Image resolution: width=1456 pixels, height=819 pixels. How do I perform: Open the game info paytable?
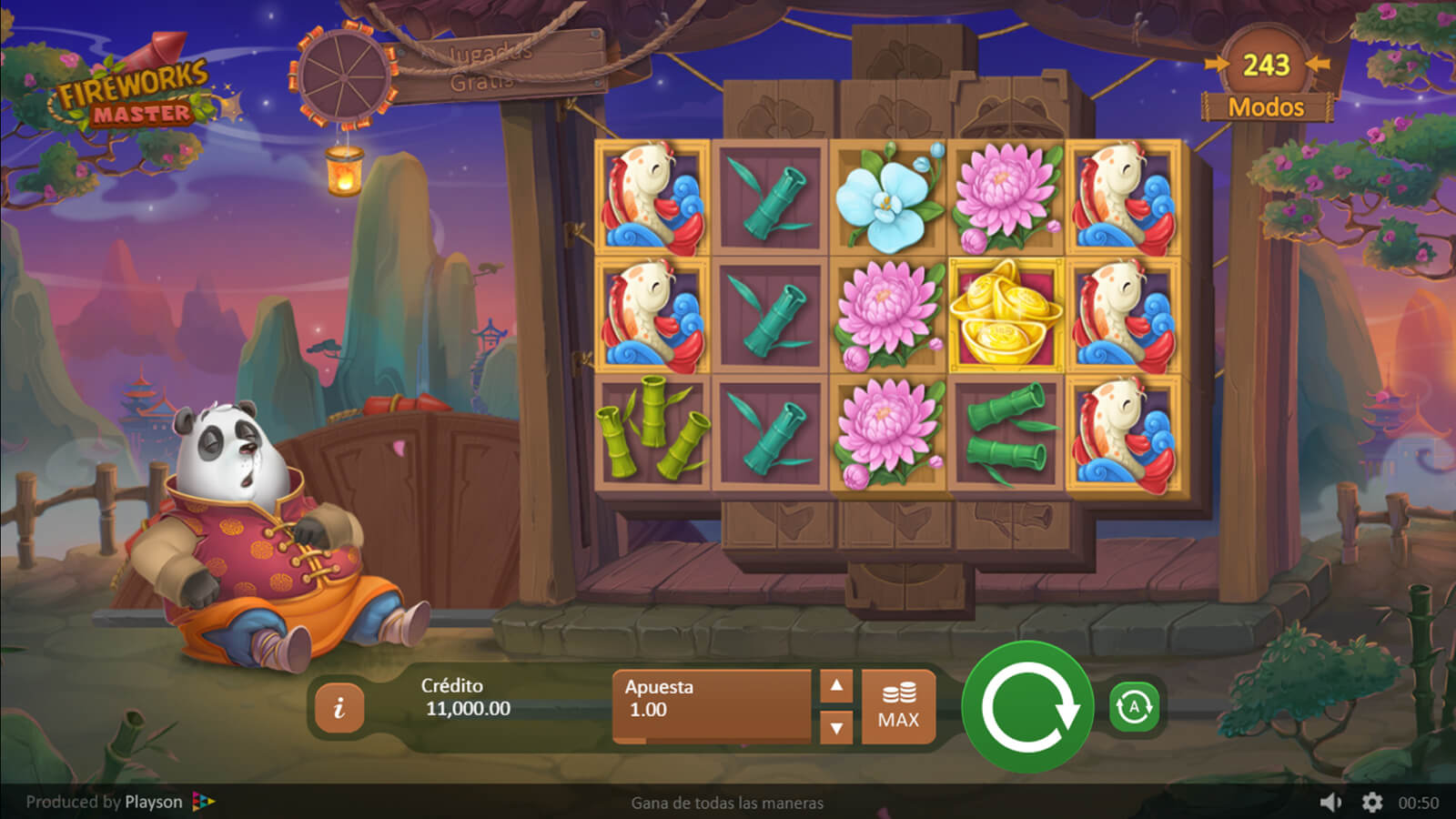click(x=339, y=707)
